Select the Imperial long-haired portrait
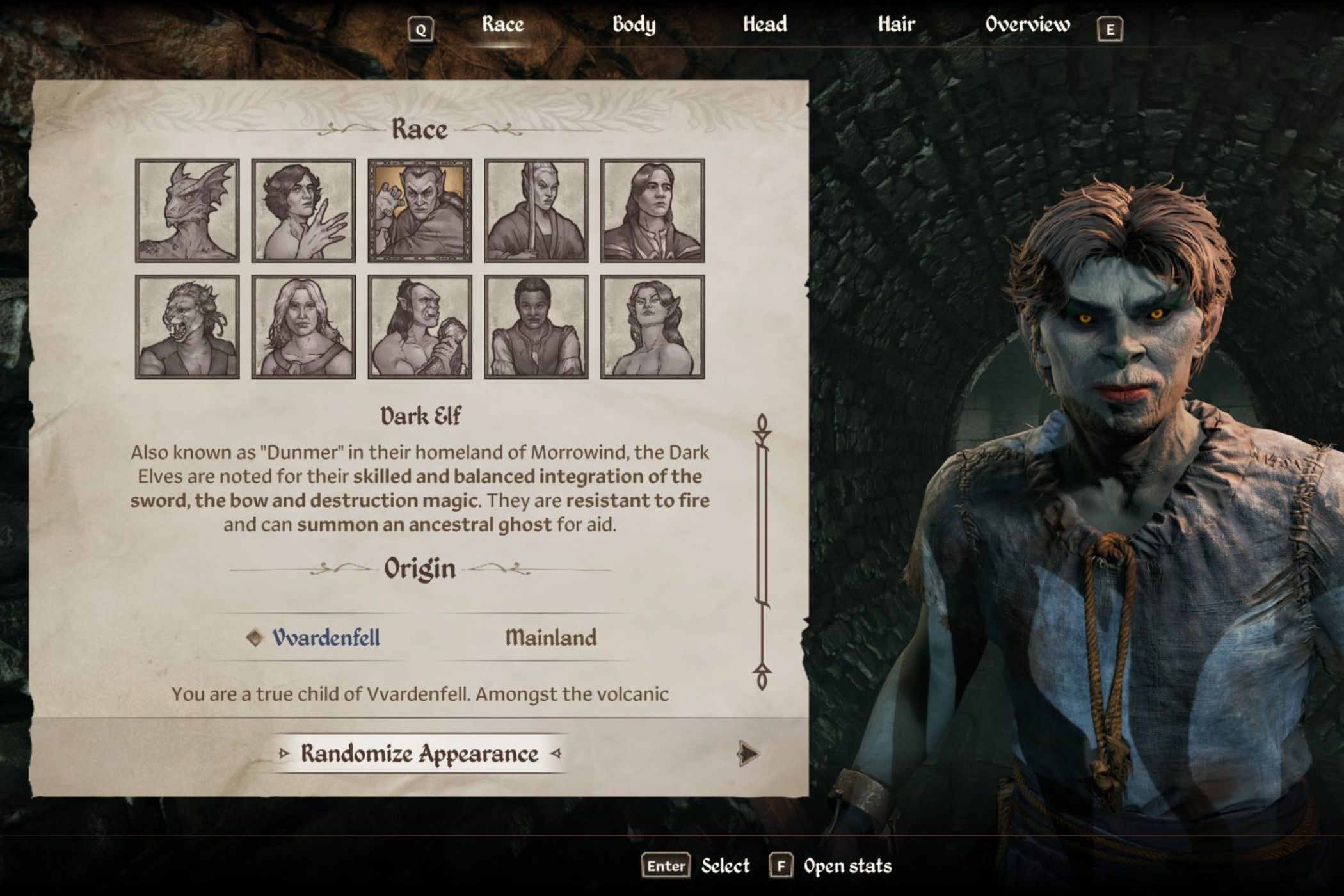The height and width of the screenshot is (896, 1344). click(x=652, y=211)
